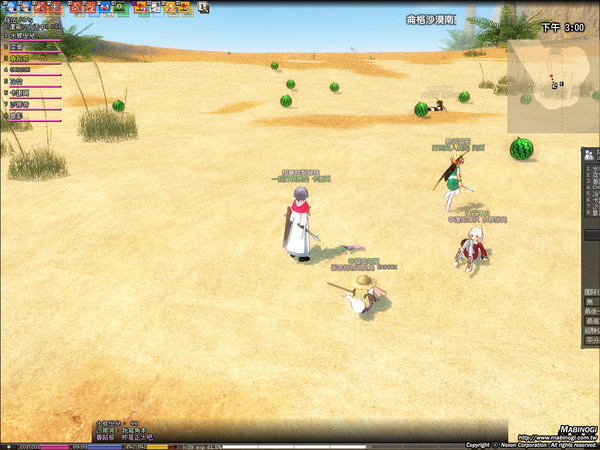The width and height of the screenshot is (600, 450).
Task: Open the desert area minimap
Action: click(x=552, y=86)
